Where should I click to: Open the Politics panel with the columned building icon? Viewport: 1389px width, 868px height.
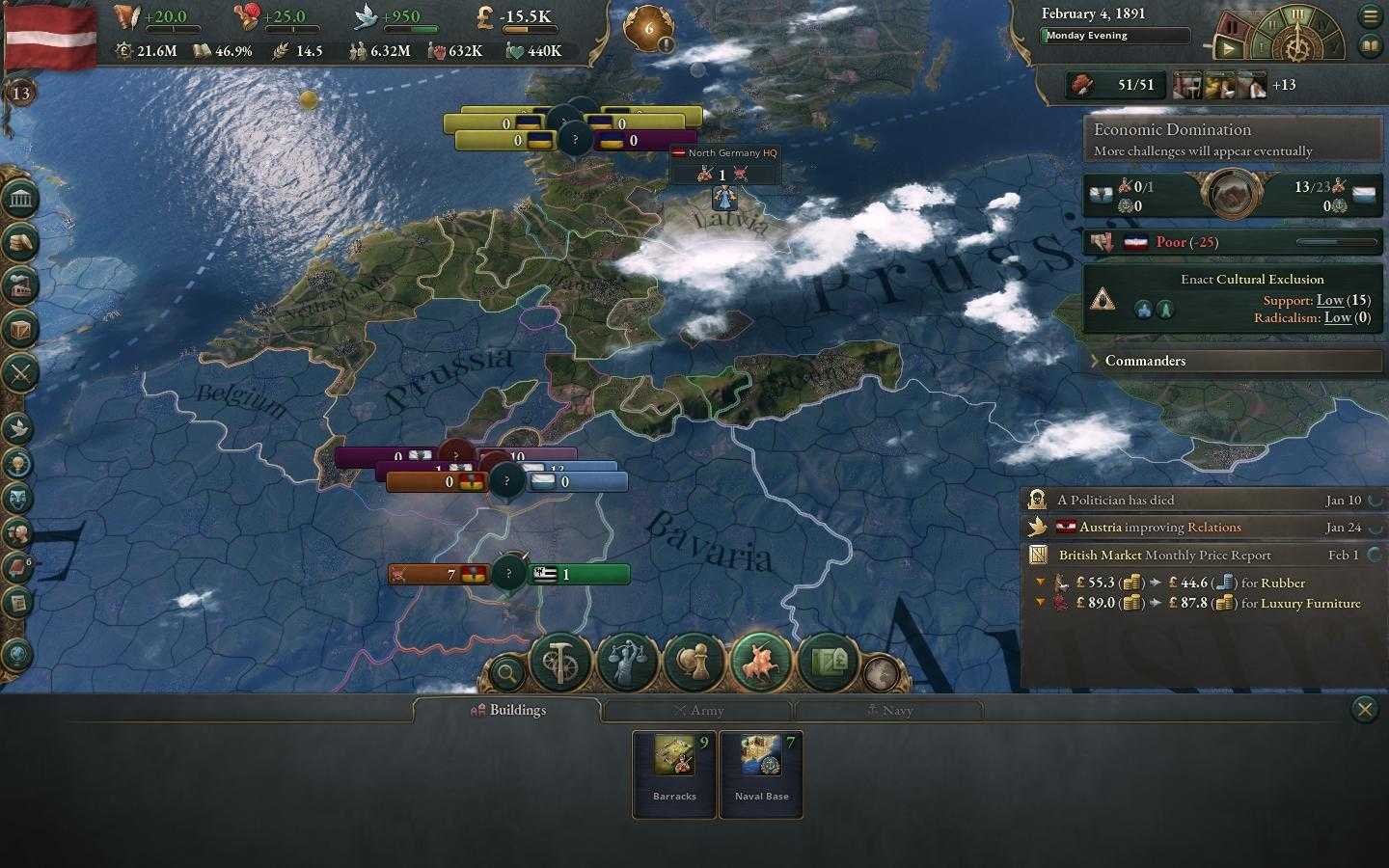(20, 200)
